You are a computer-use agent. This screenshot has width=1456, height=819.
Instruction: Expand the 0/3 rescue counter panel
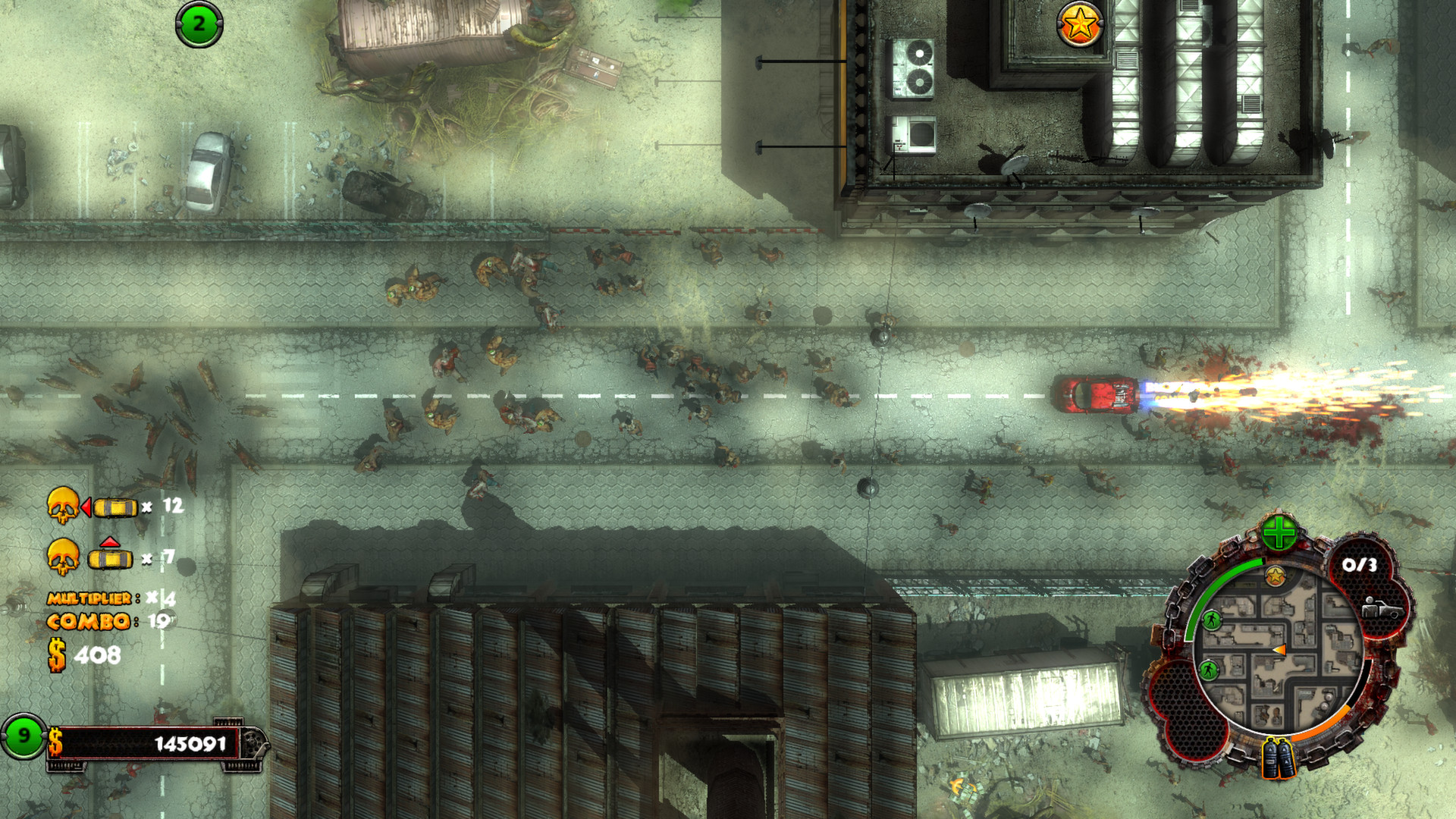(1360, 564)
